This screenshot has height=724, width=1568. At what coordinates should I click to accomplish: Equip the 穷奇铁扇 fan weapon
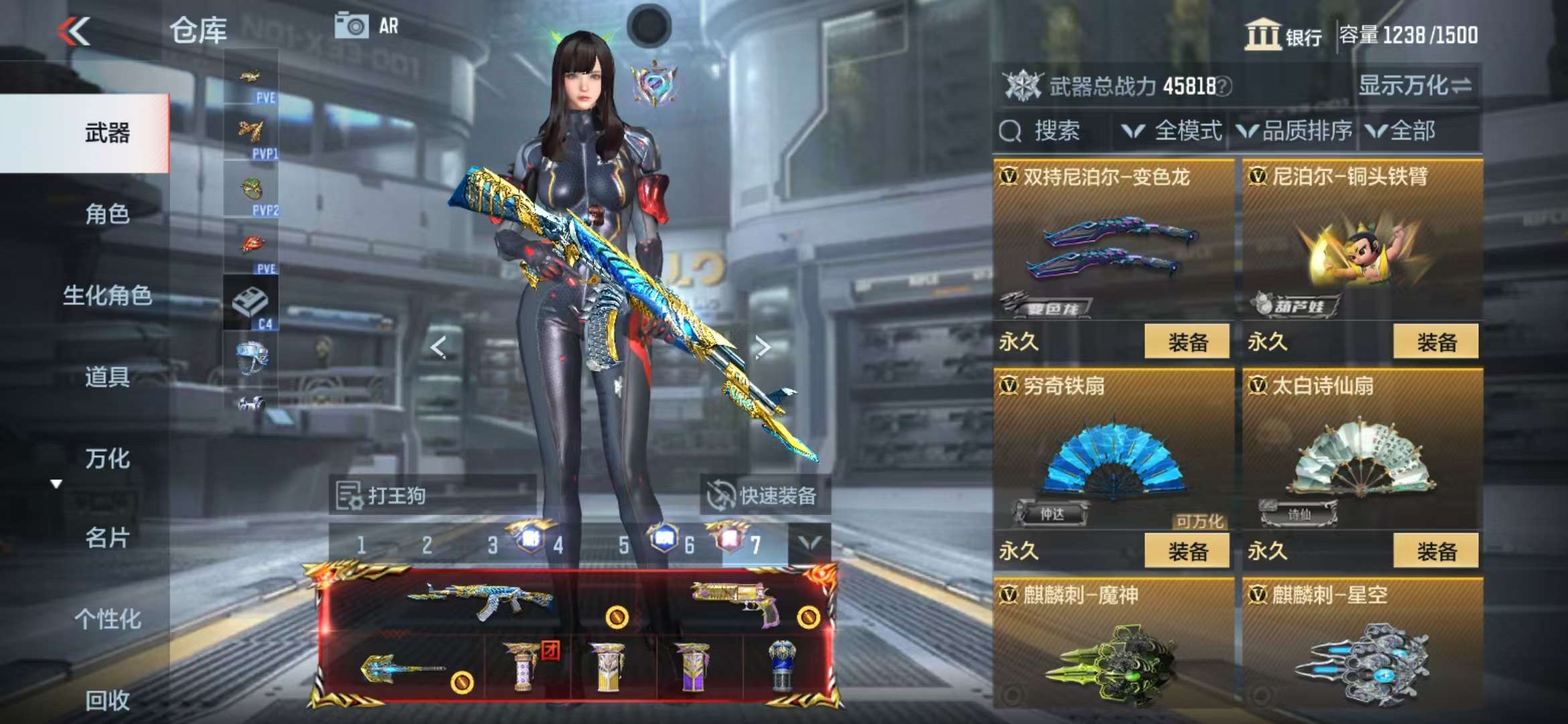click(x=1187, y=551)
